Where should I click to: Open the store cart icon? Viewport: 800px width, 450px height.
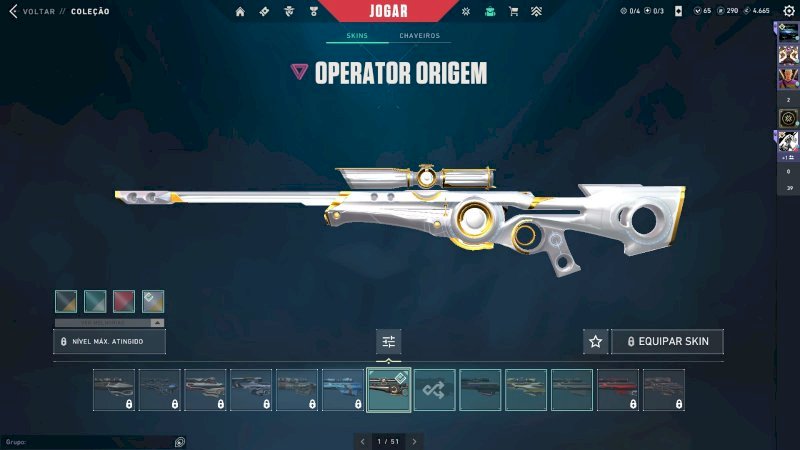point(513,12)
